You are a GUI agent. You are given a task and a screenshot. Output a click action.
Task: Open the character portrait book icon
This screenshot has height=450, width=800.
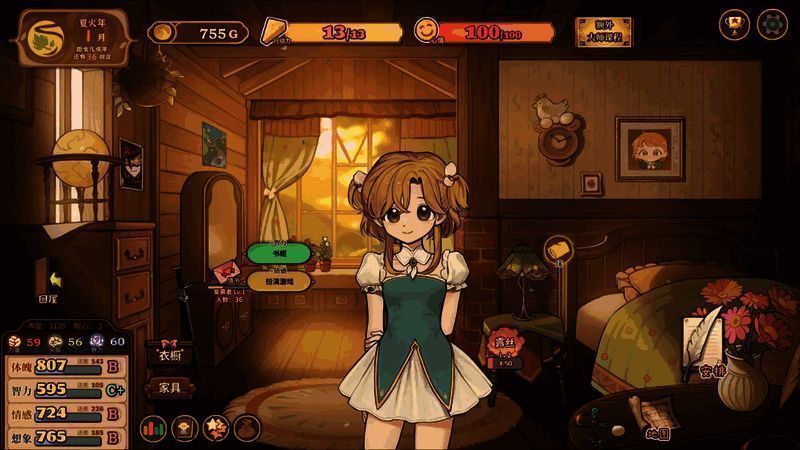pos(183,429)
